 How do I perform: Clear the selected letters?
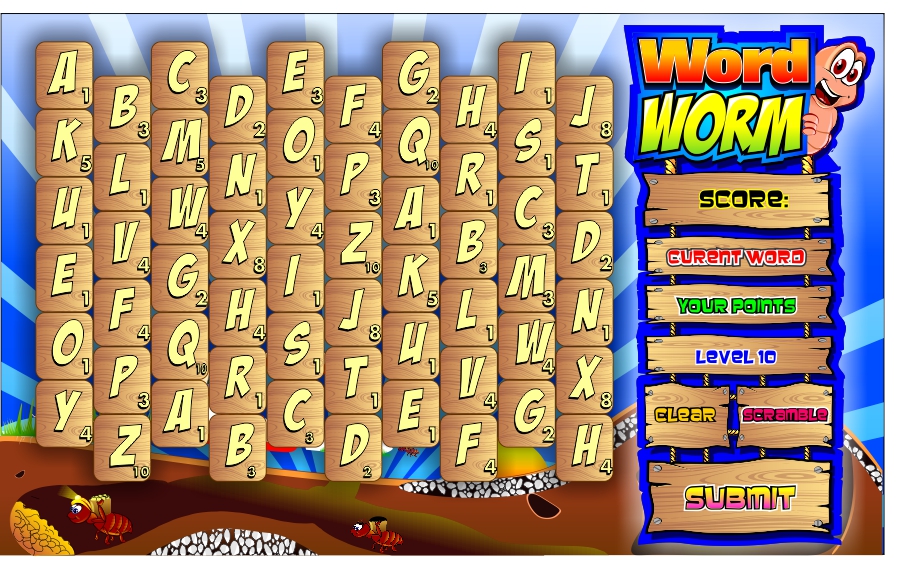[x=686, y=415]
